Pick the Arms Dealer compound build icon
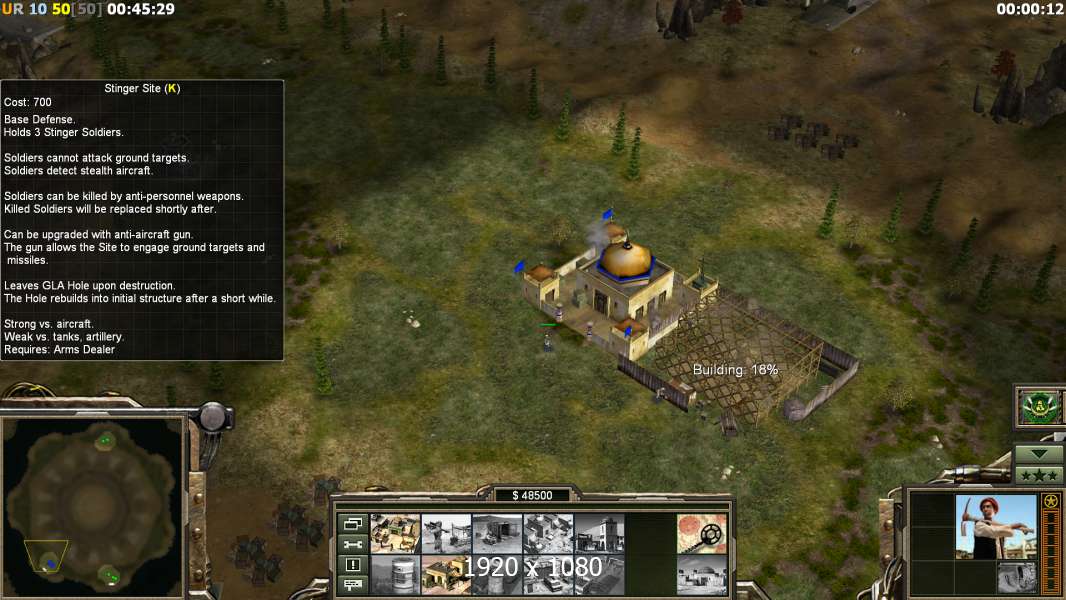 click(x=548, y=534)
